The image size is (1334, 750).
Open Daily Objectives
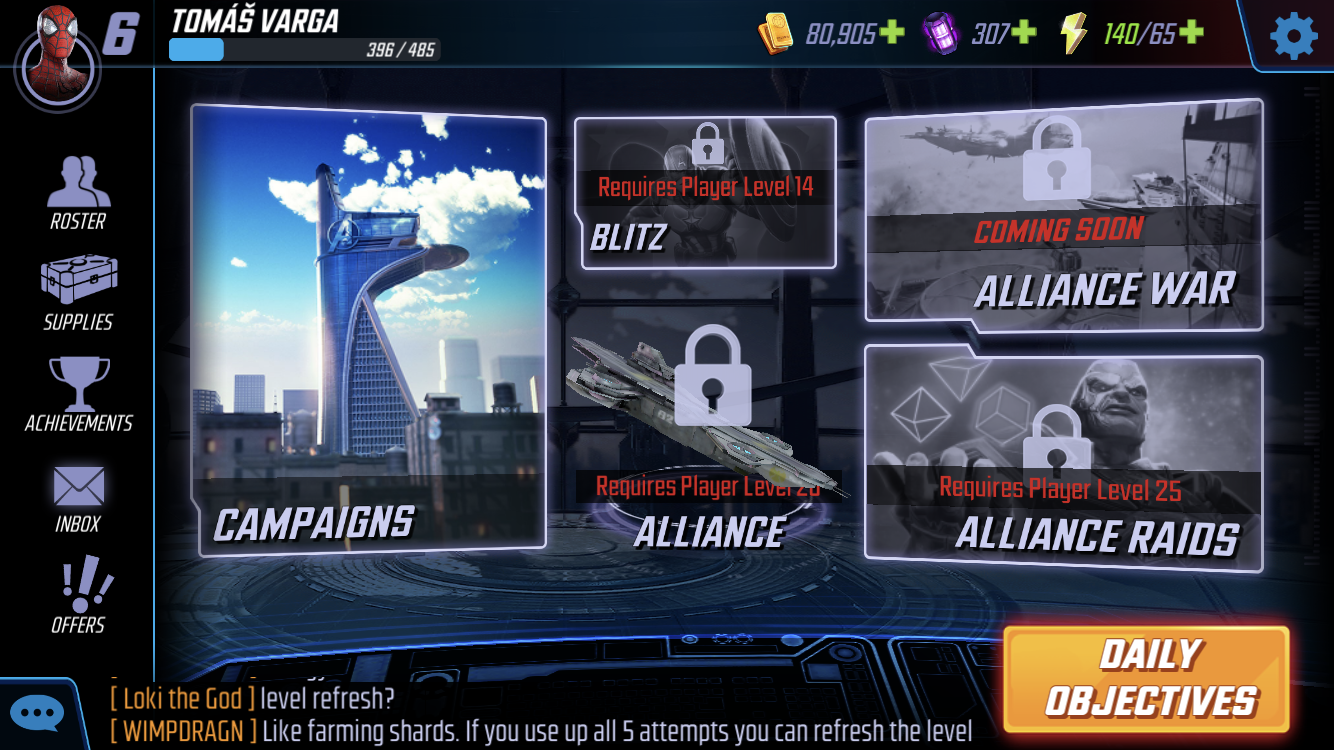(x=1148, y=679)
